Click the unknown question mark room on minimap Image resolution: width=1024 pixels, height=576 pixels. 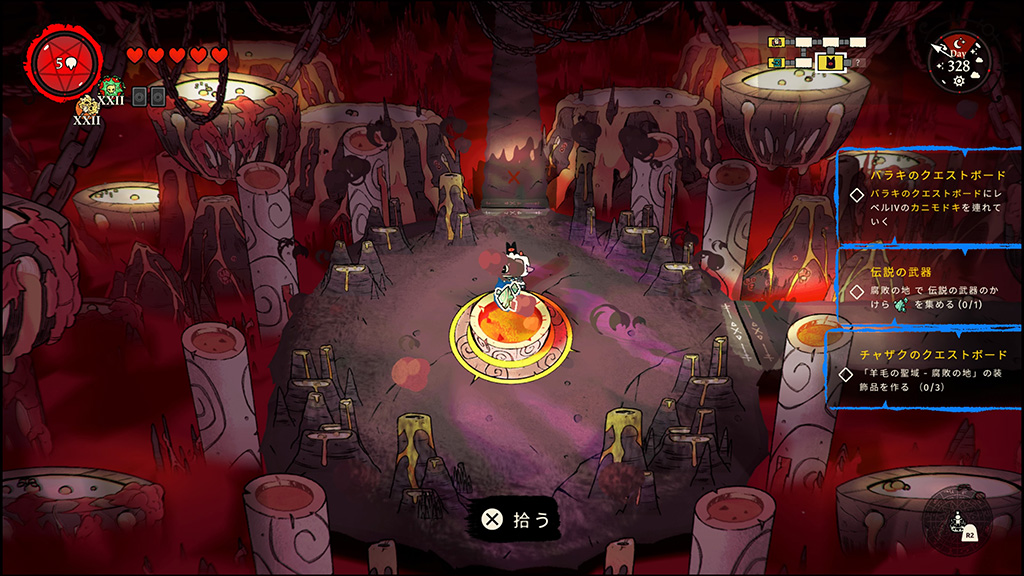click(857, 62)
